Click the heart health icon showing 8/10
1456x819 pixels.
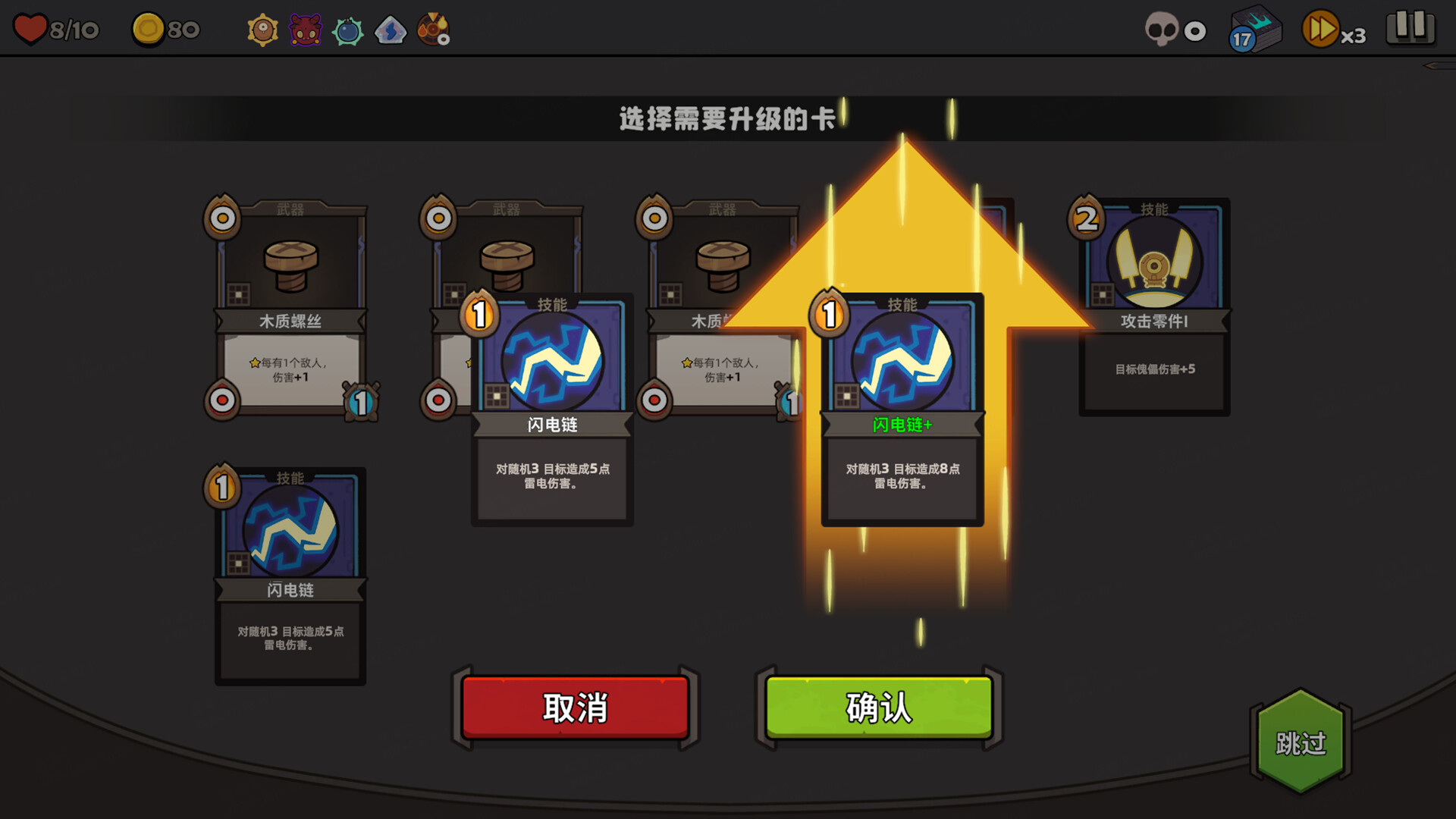(30, 29)
